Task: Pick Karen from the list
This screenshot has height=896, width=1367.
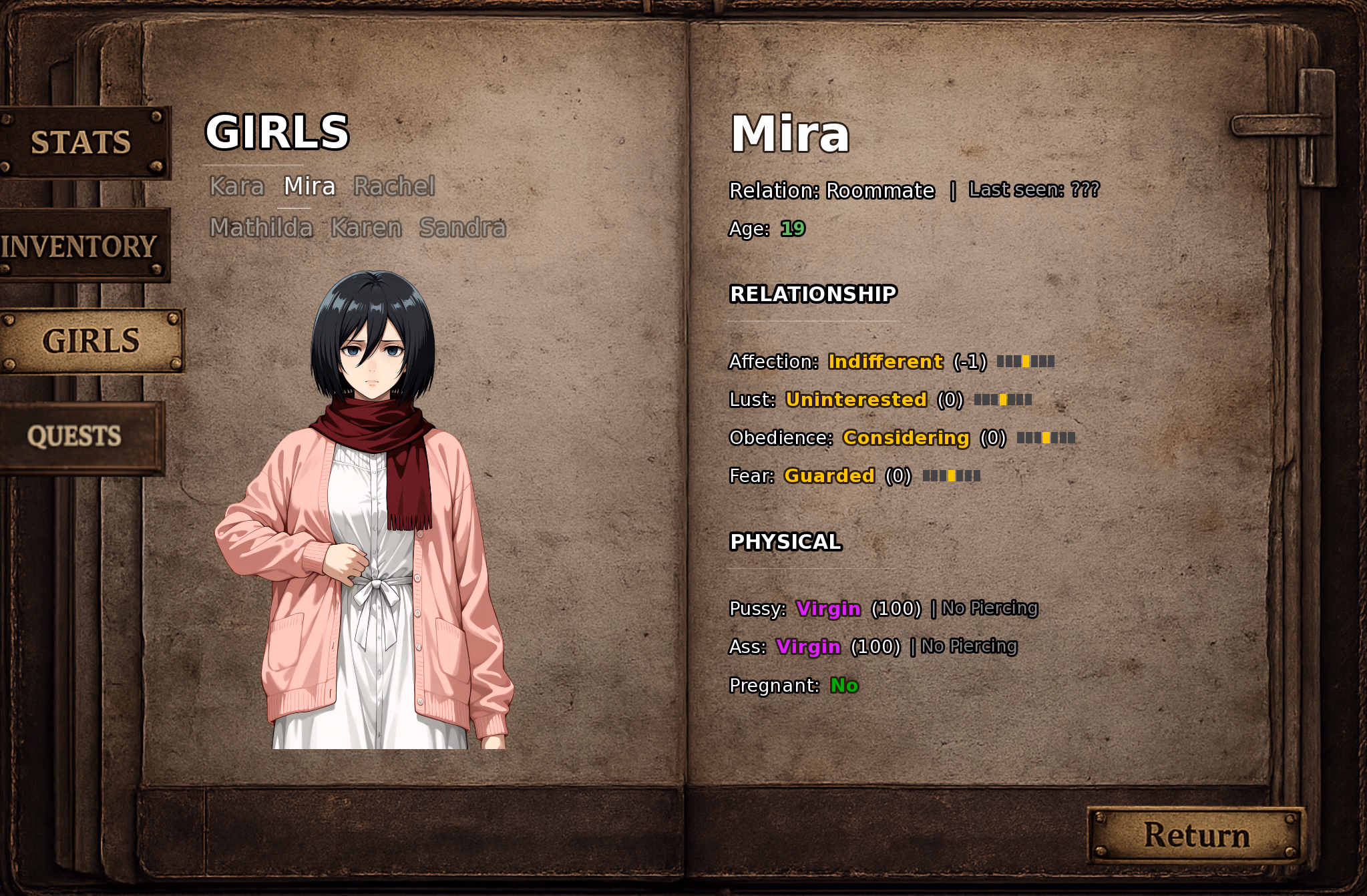Action: [x=366, y=228]
